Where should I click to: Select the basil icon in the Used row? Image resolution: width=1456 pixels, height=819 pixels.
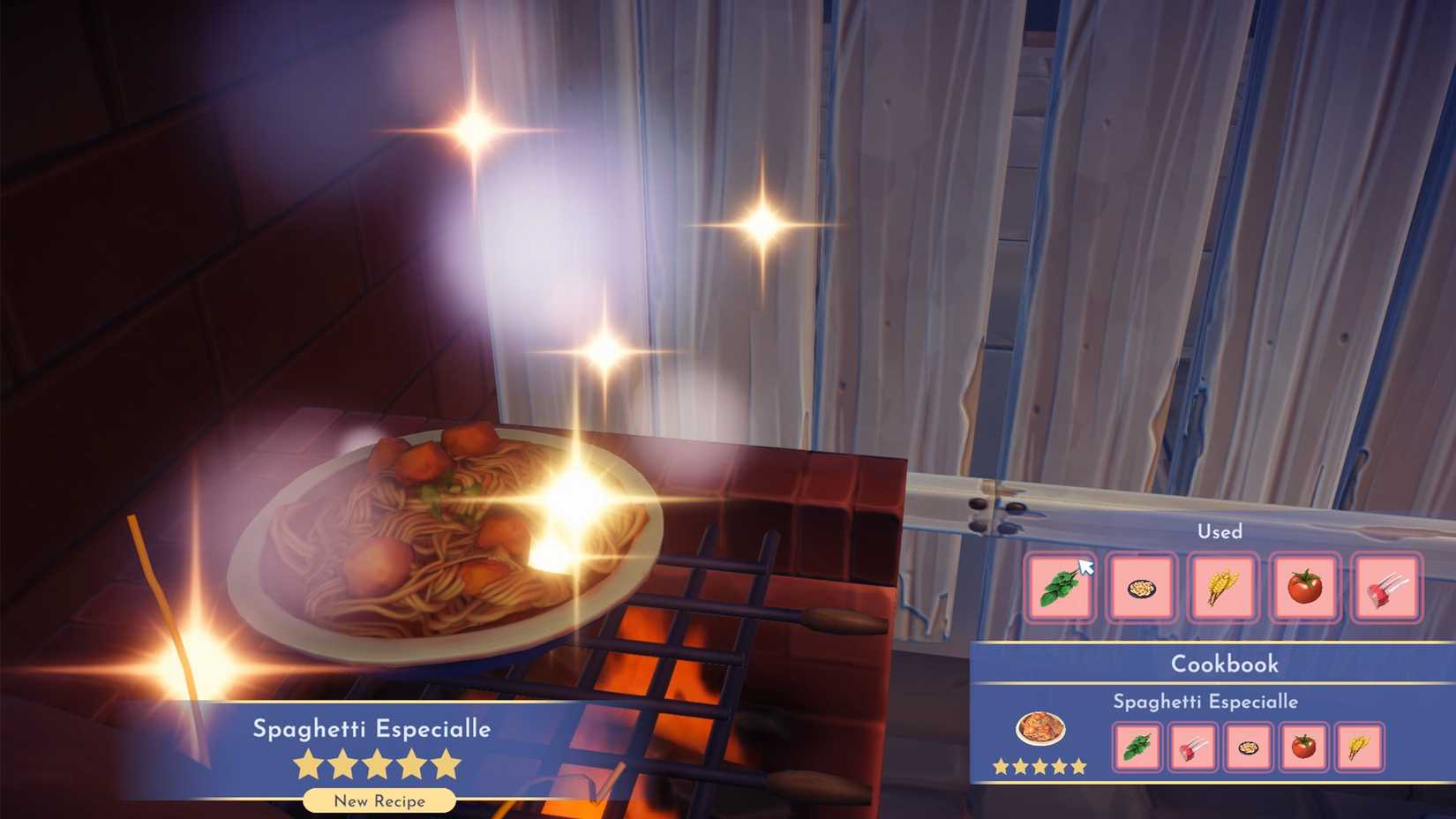(1062, 586)
